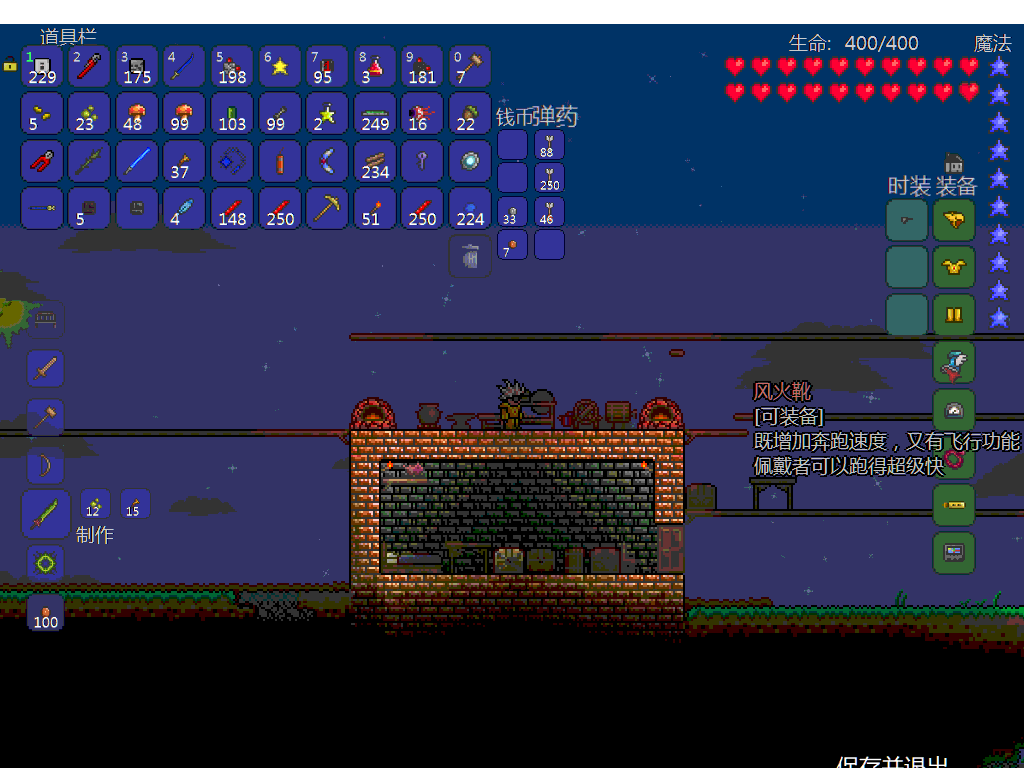The image size is (1024, 768).
Task: Click the arrow ammo stack of 88
Action: pos(549,146)
